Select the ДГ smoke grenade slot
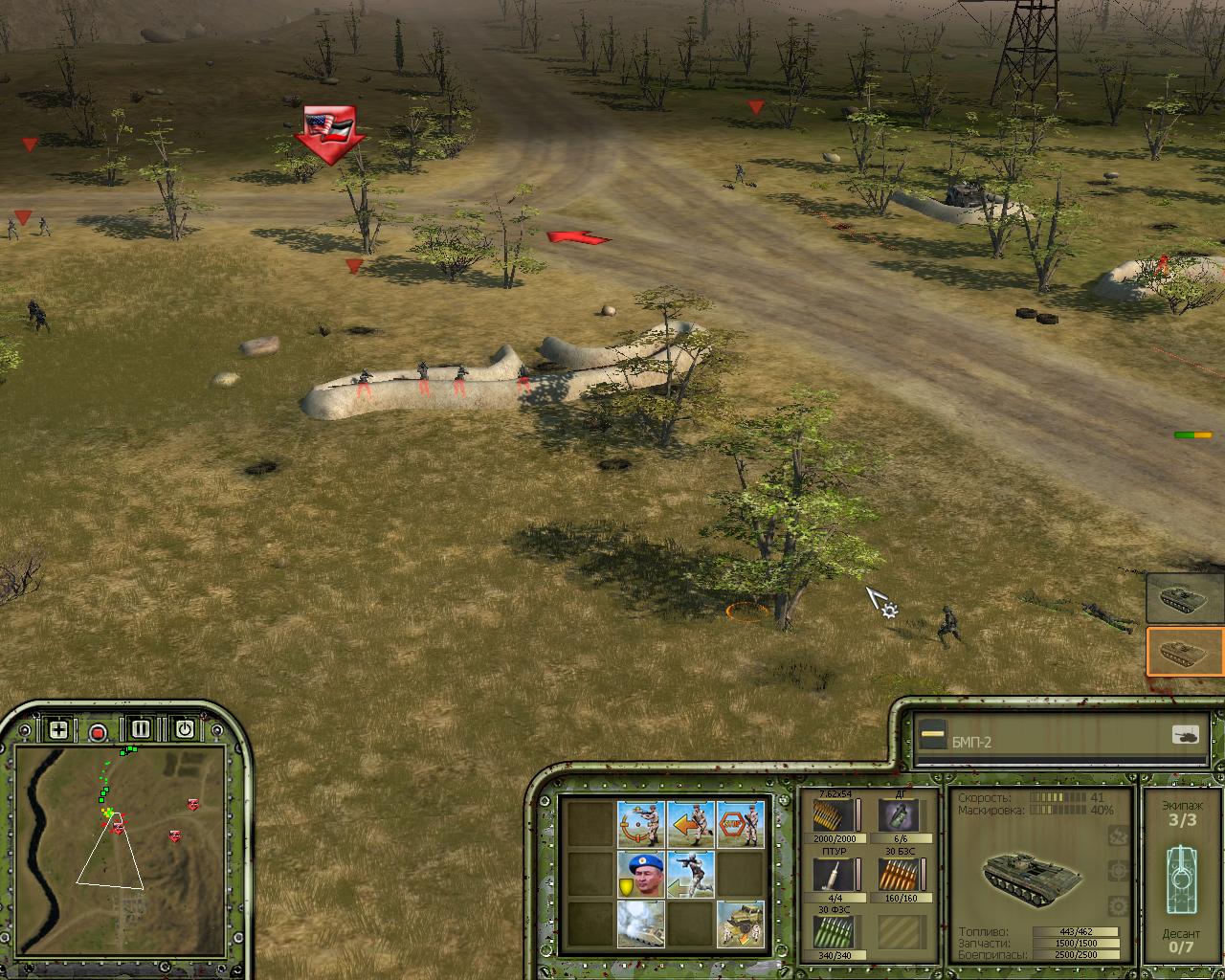 click(899, 817)
